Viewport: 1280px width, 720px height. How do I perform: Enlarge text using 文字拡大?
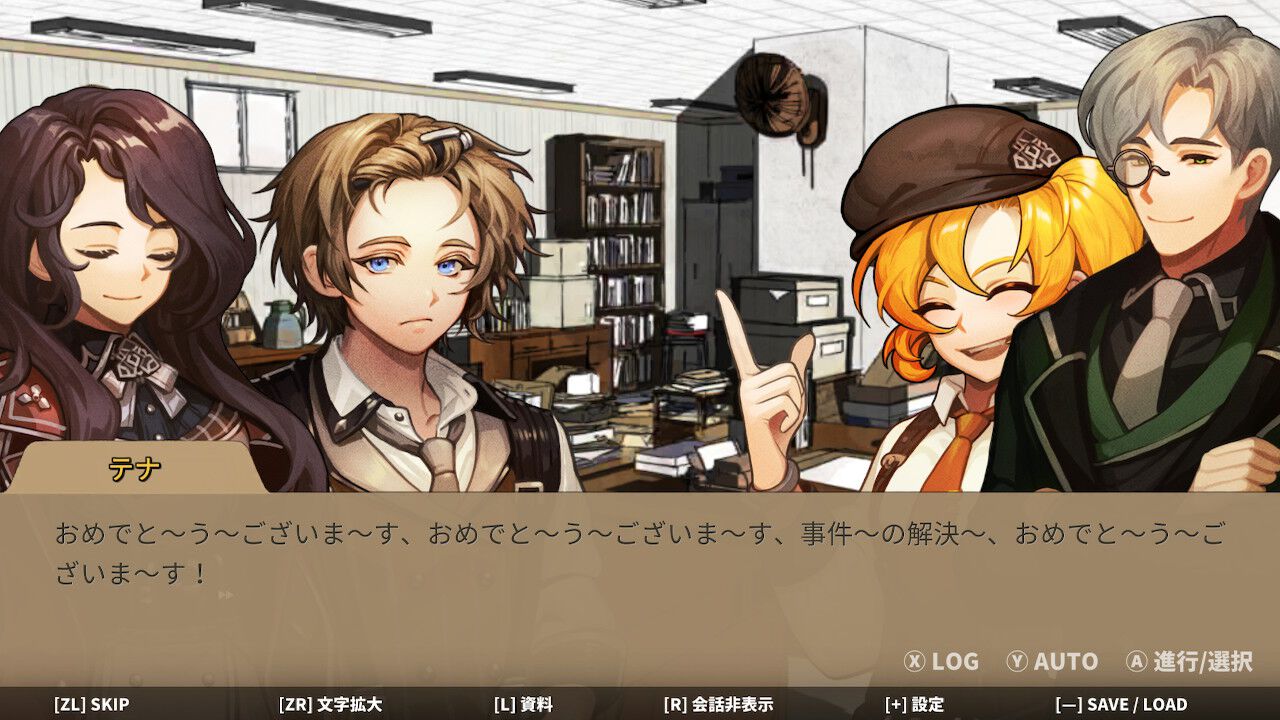click(x=330, y=704)
